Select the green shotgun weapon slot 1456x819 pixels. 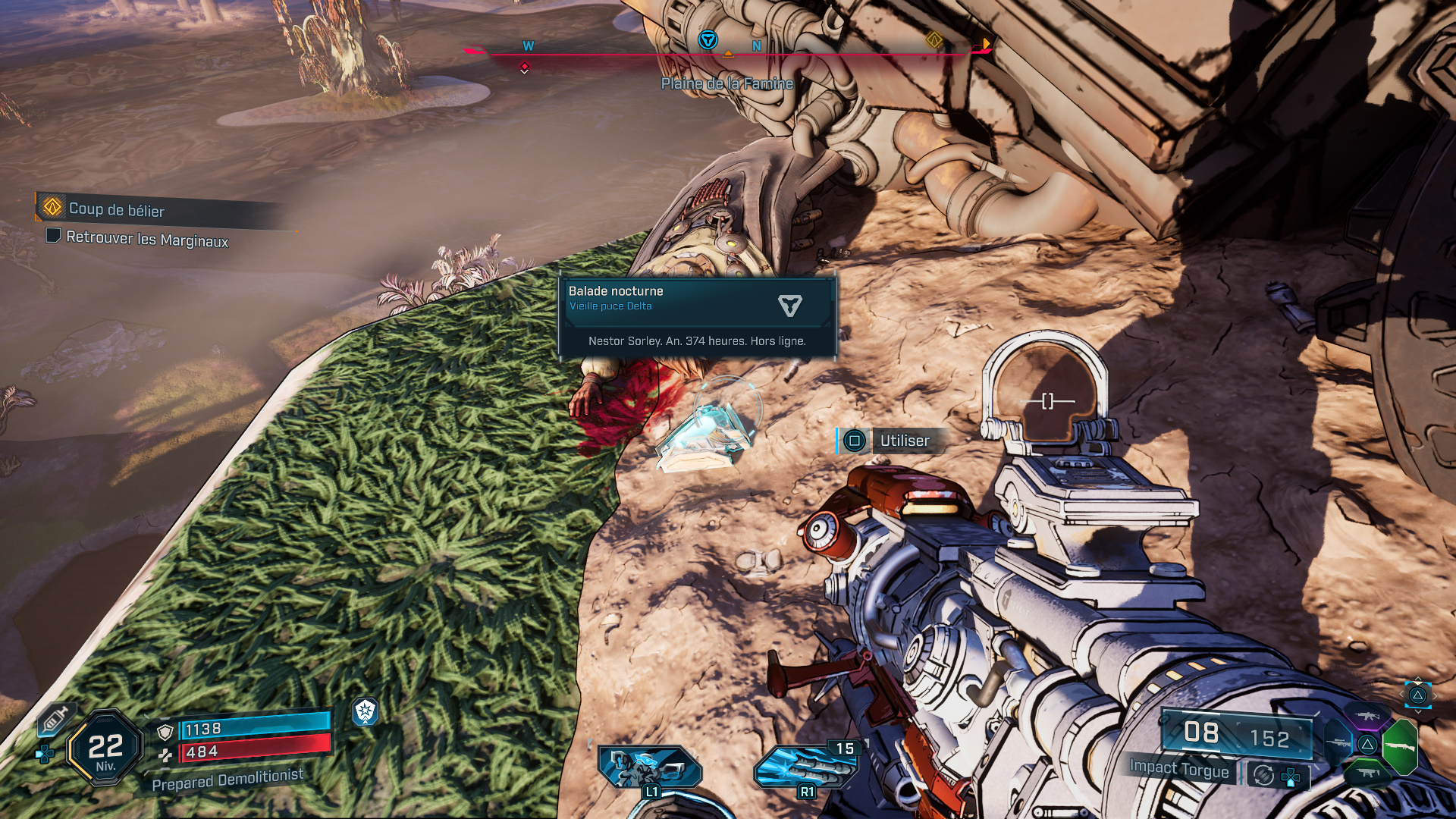click(x=1400, y=747)
